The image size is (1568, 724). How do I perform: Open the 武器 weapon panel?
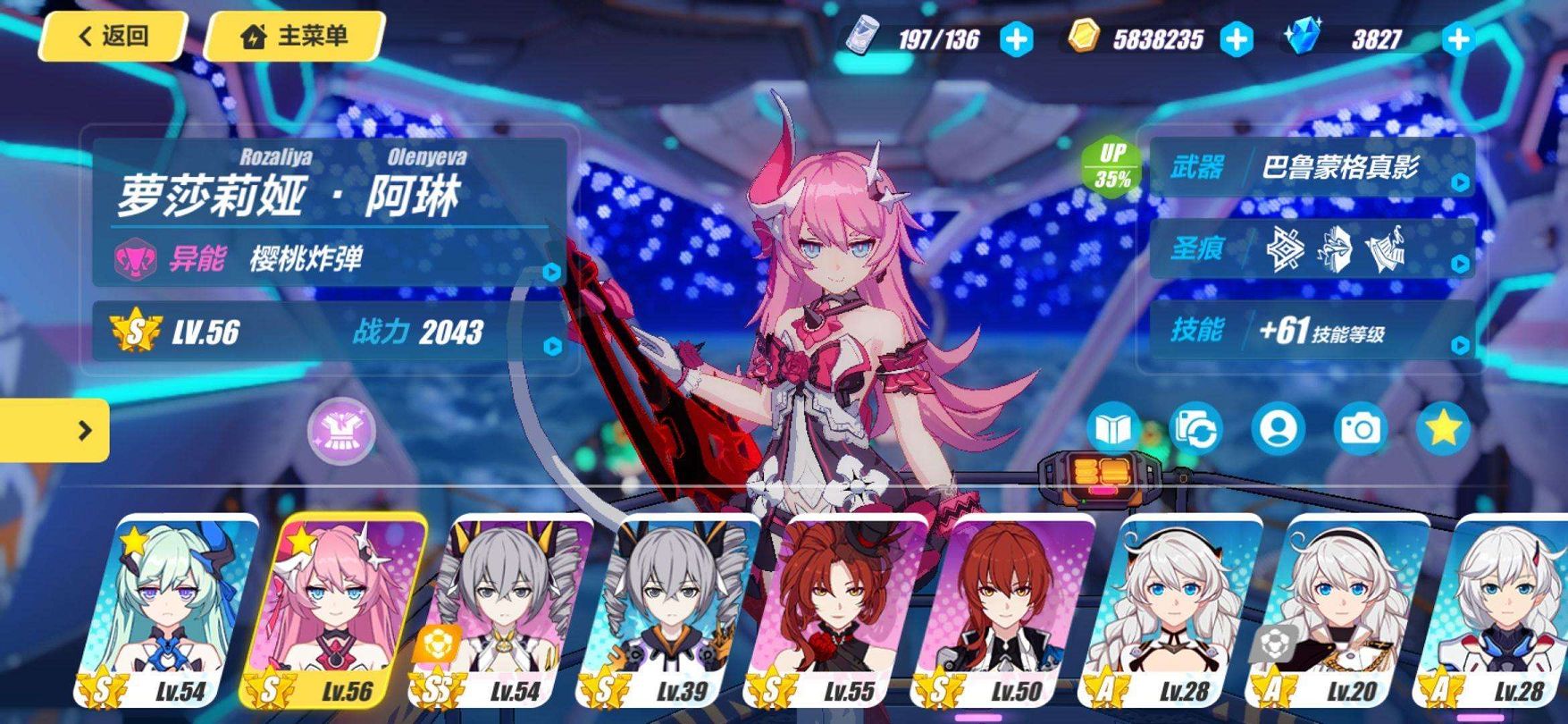coord(1311,167)
